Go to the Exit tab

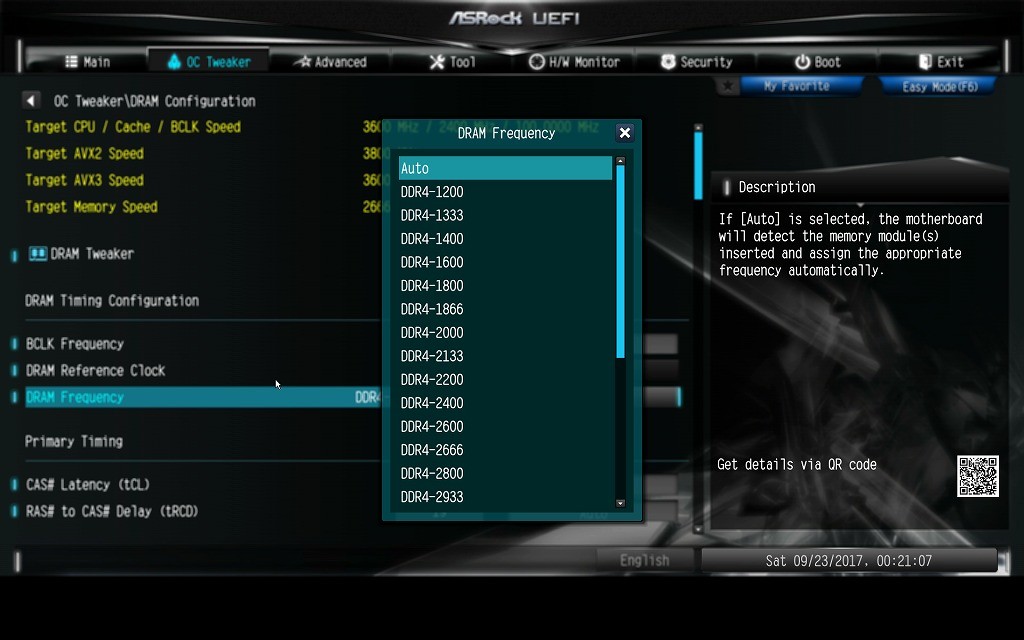pos(940,62)
